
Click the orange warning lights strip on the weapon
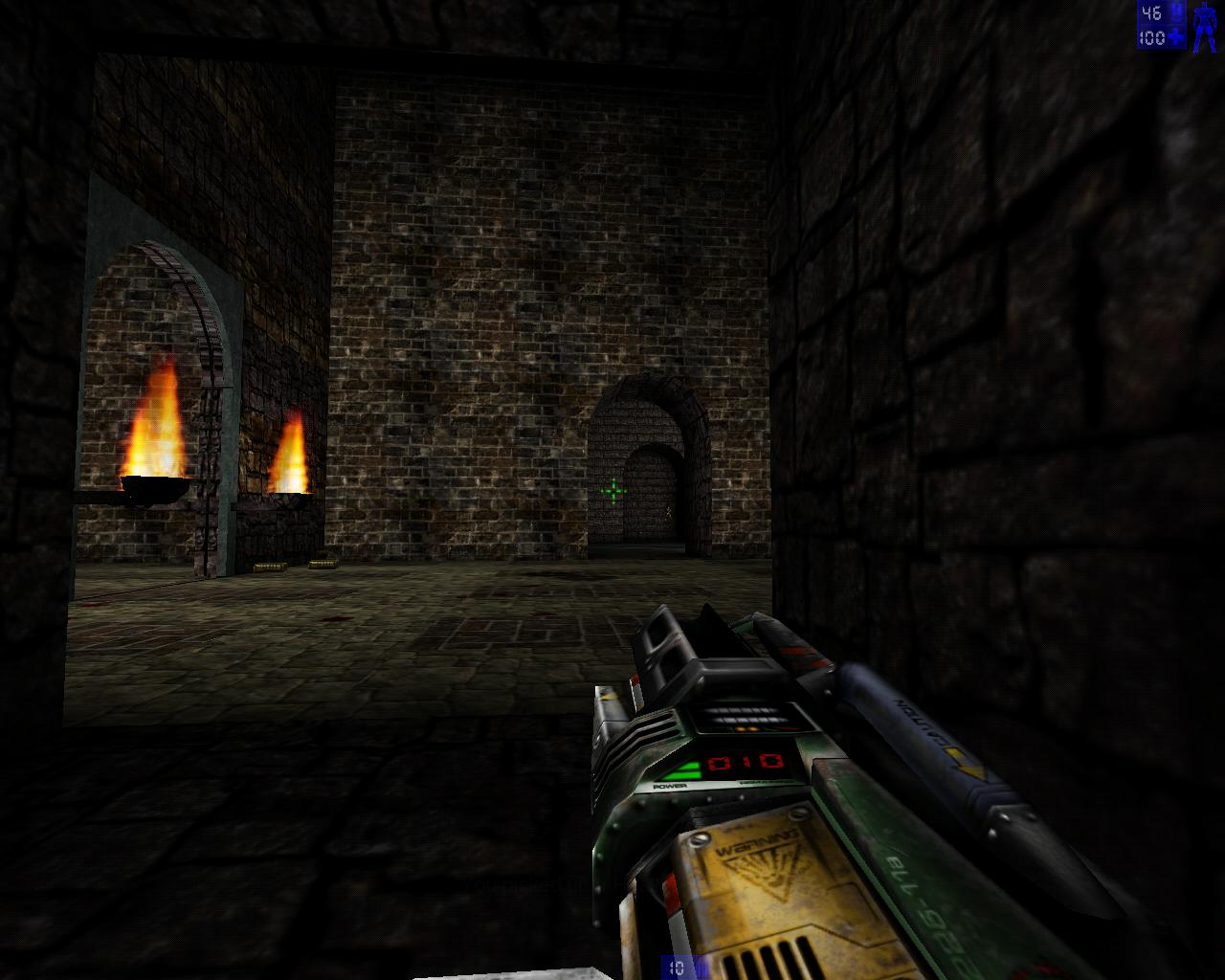(747, 726)
